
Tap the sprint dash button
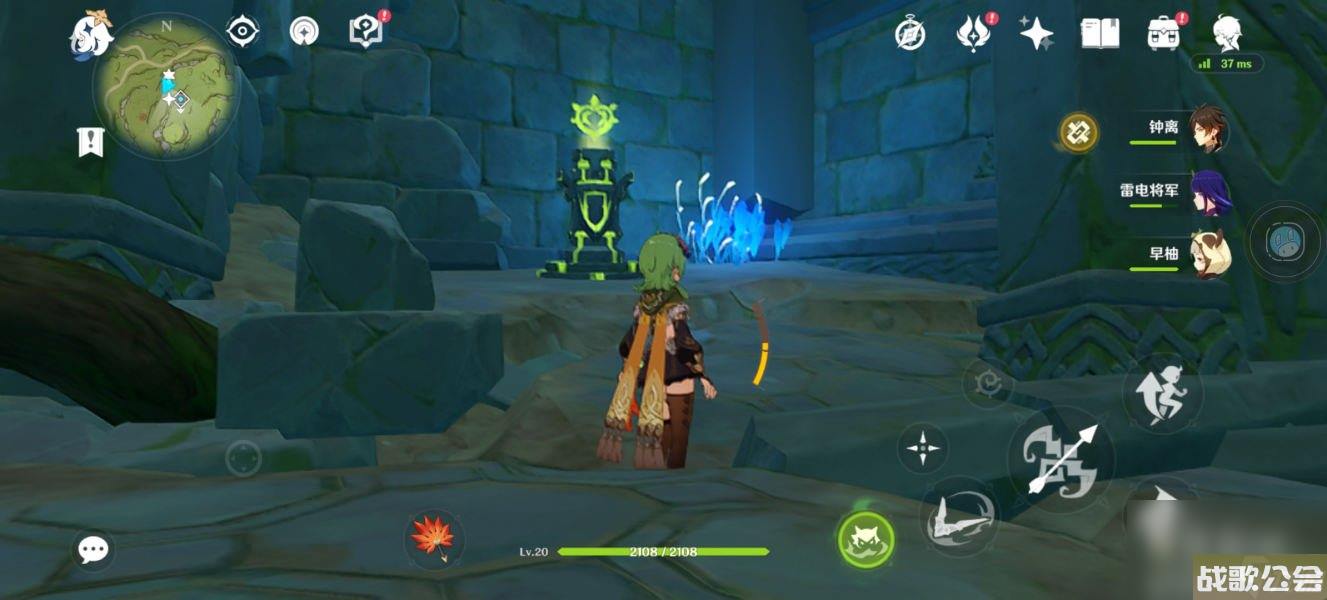pos(1162,393)
